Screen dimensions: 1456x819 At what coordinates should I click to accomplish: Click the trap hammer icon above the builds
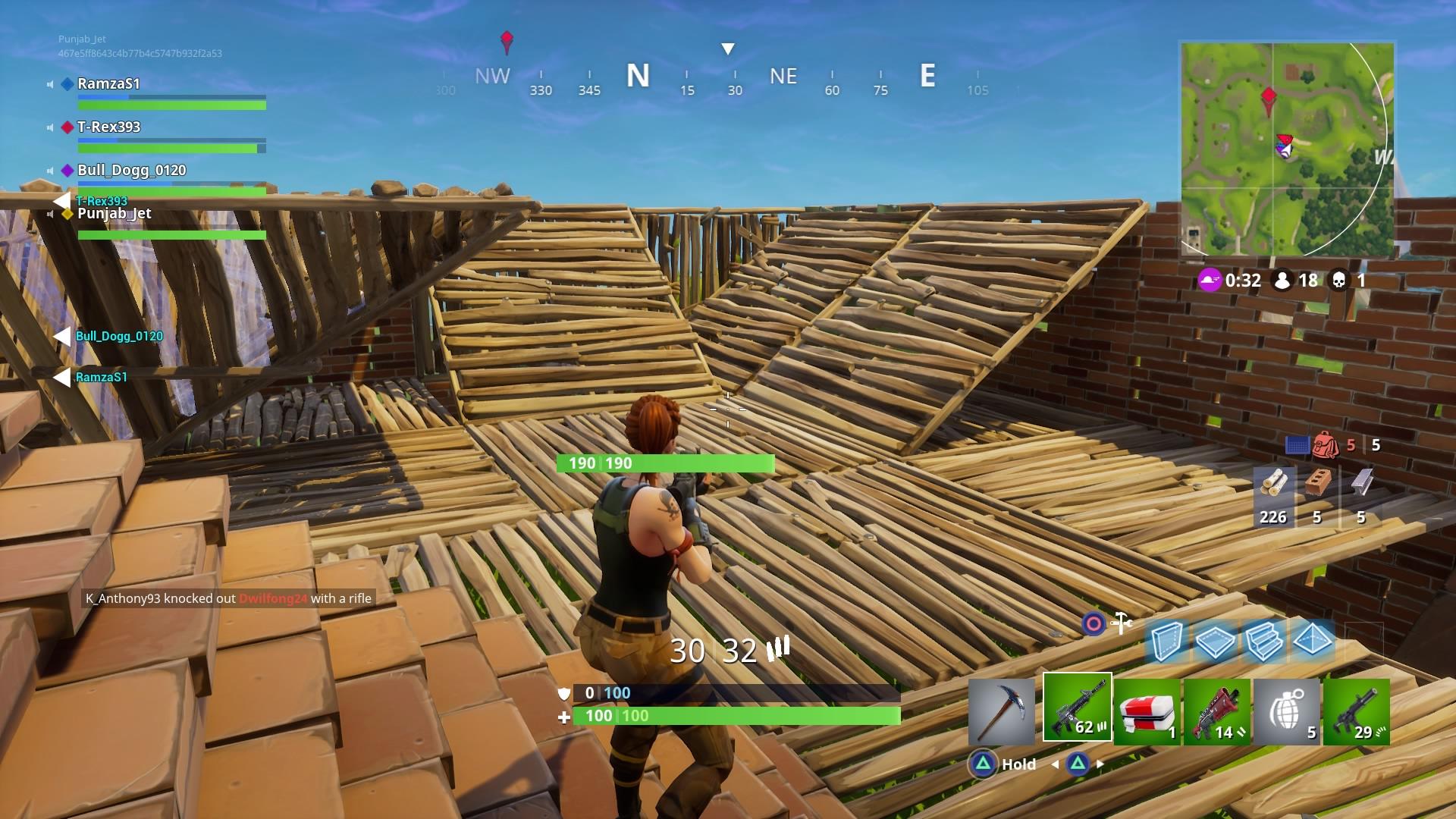pos(1120,622)
